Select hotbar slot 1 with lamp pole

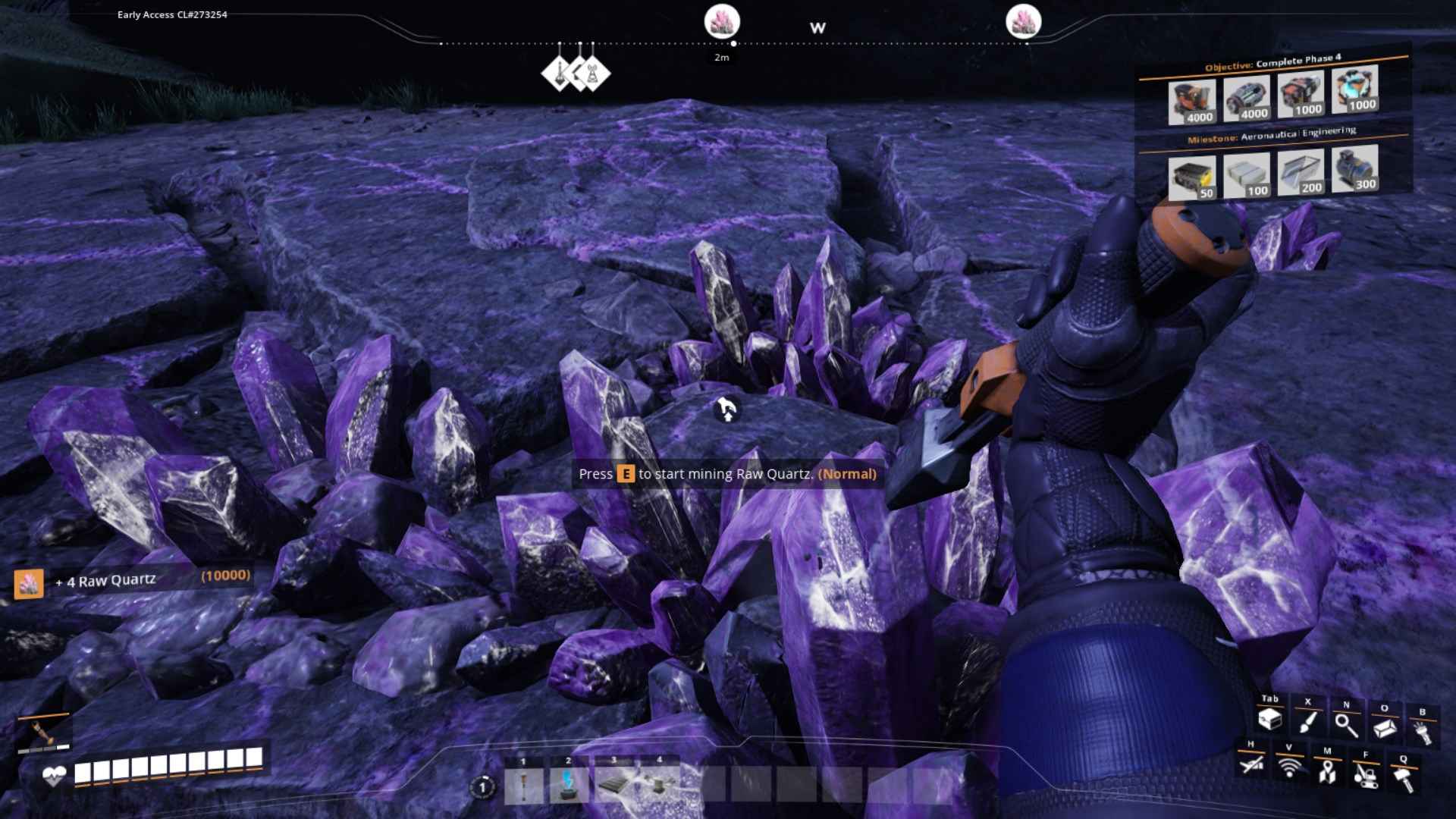(x=523, y=786)
